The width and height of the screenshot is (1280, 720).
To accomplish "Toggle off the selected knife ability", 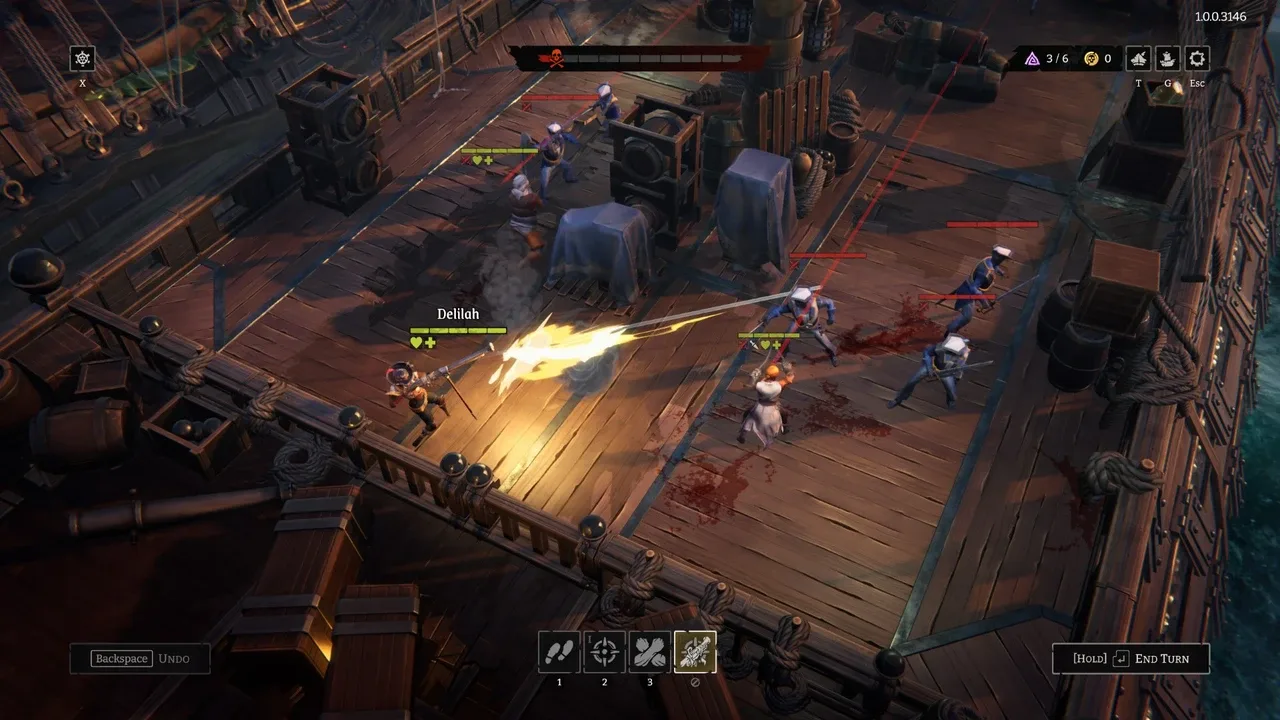I will click(696, 680).
